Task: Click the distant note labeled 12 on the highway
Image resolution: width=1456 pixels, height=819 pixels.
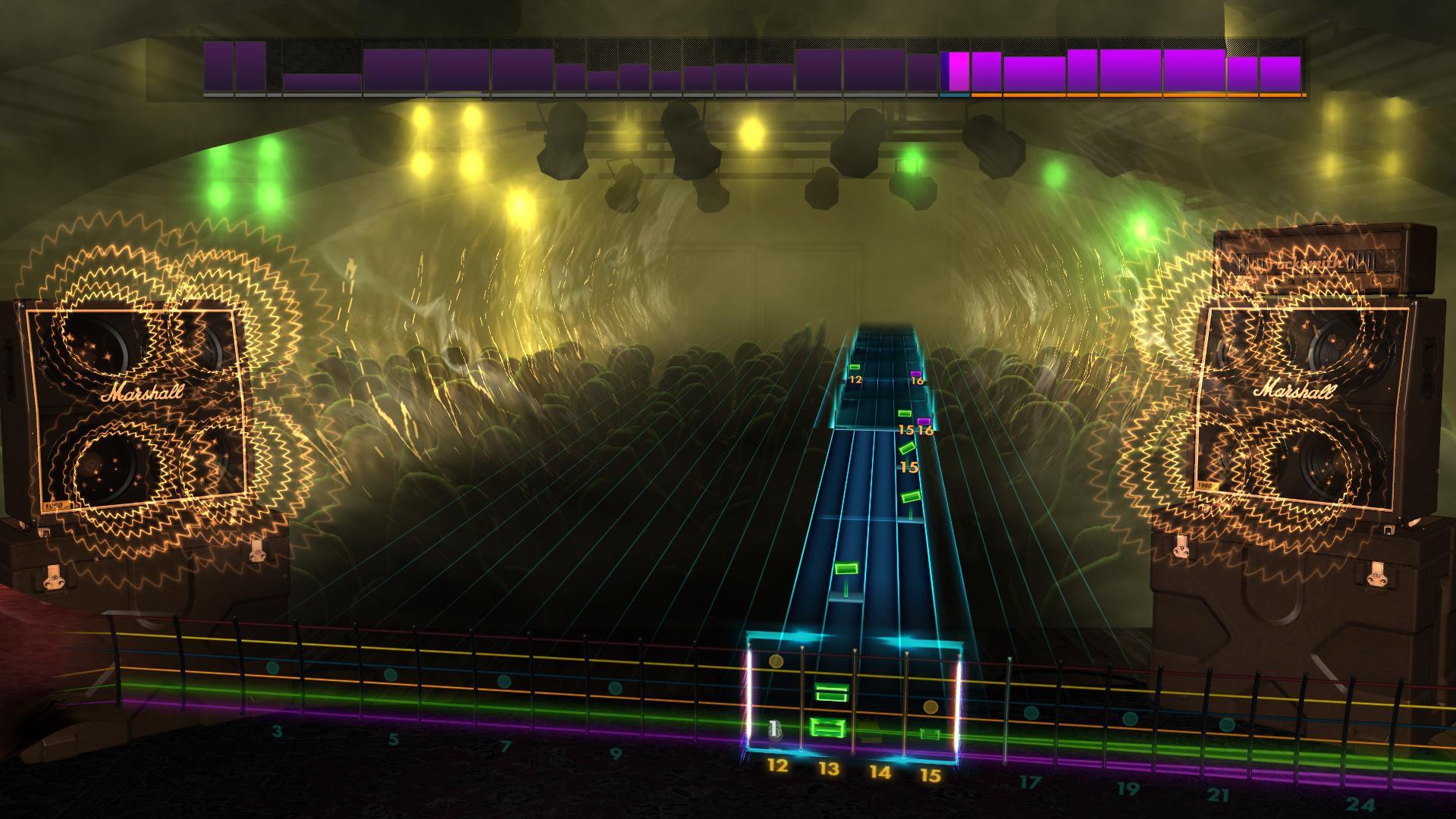Action: (855, 366)
